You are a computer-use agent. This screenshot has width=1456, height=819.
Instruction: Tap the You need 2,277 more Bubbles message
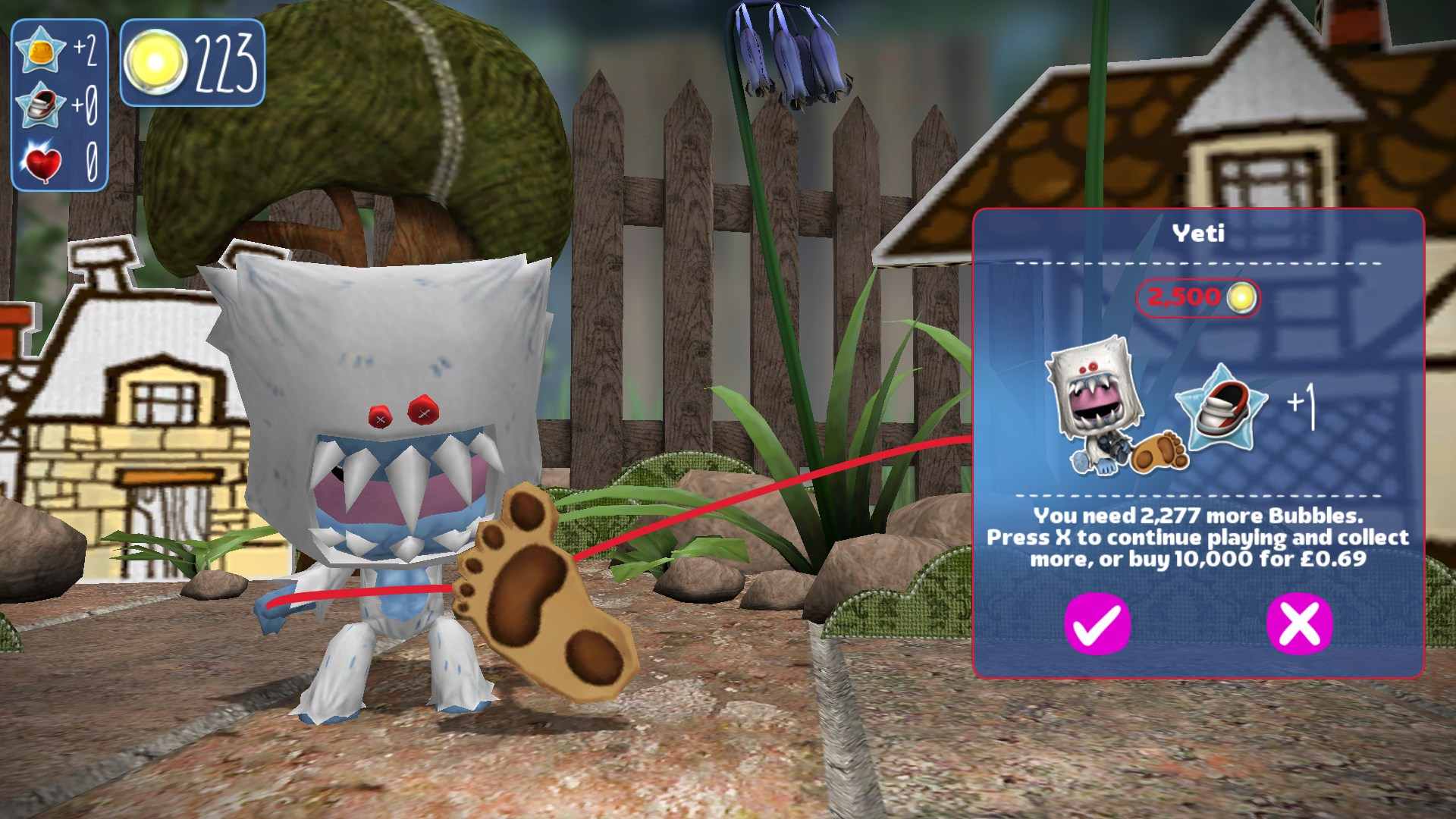coord(1200,516)
